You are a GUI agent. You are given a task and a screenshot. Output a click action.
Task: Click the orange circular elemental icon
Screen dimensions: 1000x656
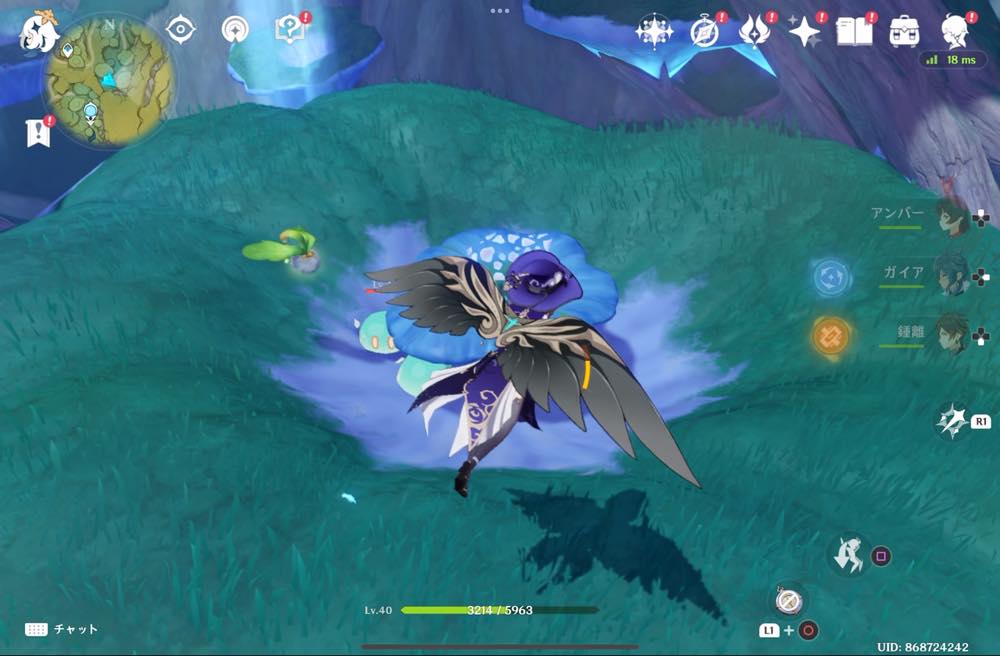[x=832, y=336]
